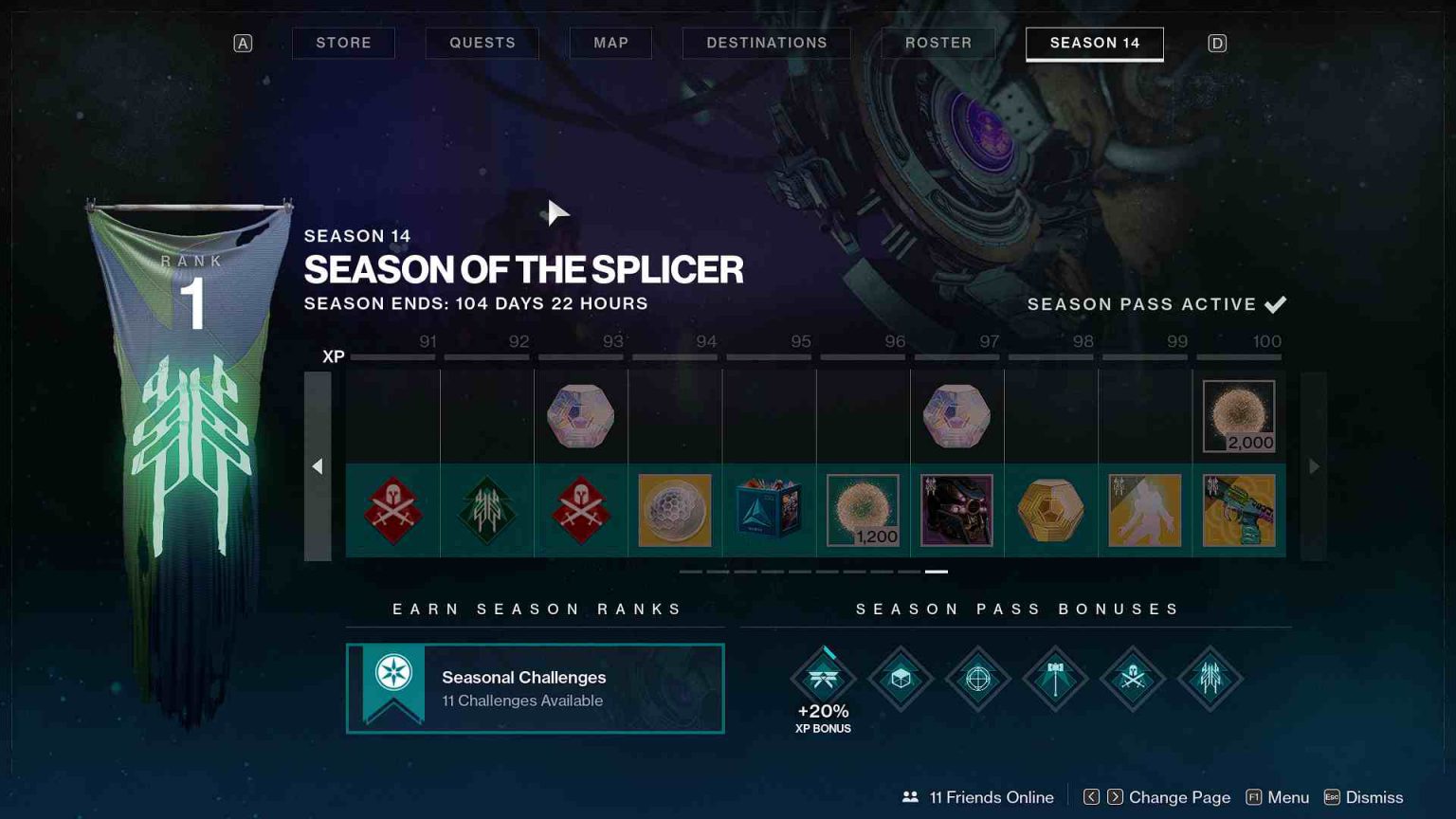Open the Seasonal Challenges panel
This screenshot has height=819, width=1456.
pos(535,688)
